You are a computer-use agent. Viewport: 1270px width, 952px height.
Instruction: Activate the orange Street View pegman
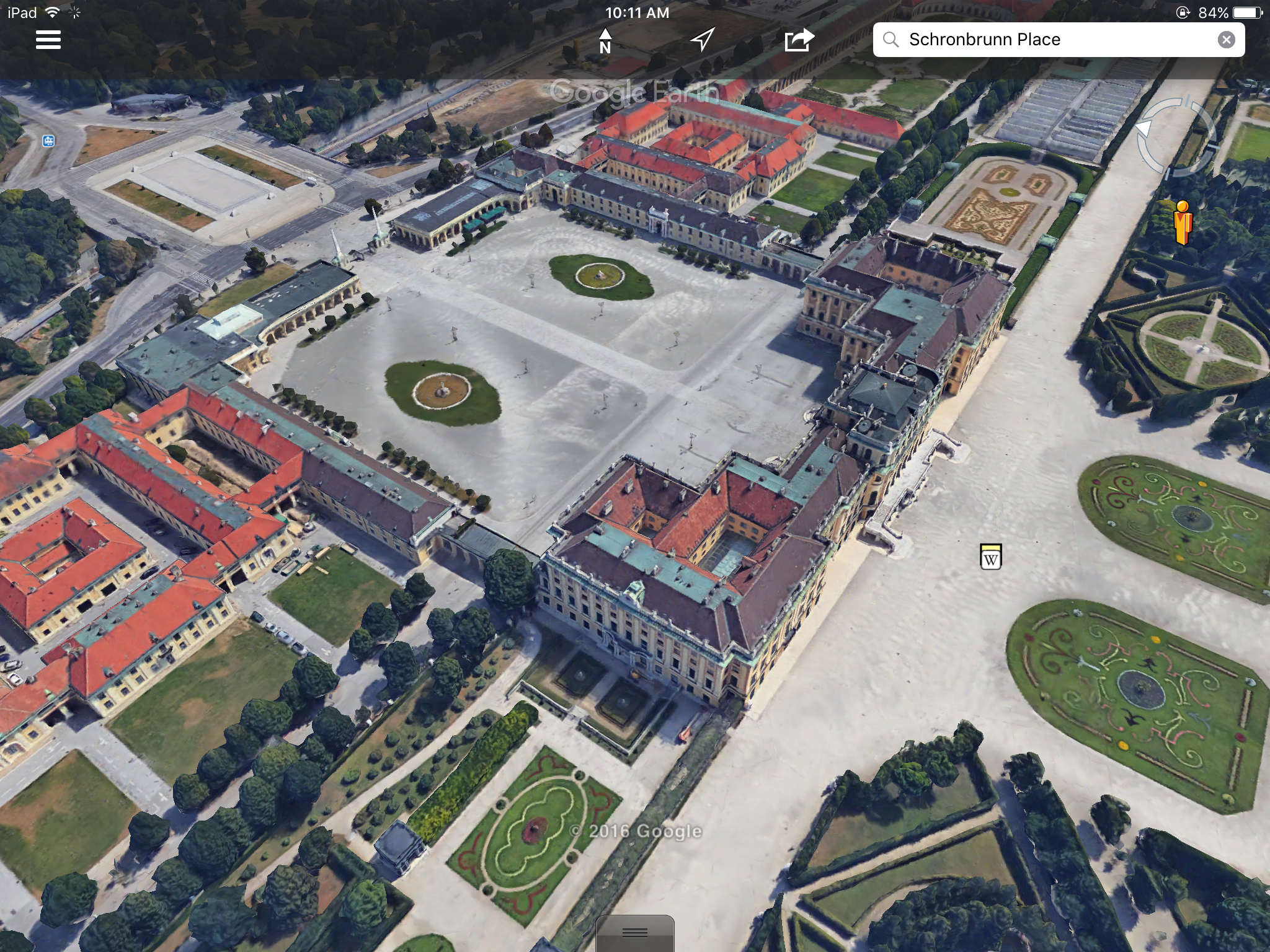point(1183,223)
